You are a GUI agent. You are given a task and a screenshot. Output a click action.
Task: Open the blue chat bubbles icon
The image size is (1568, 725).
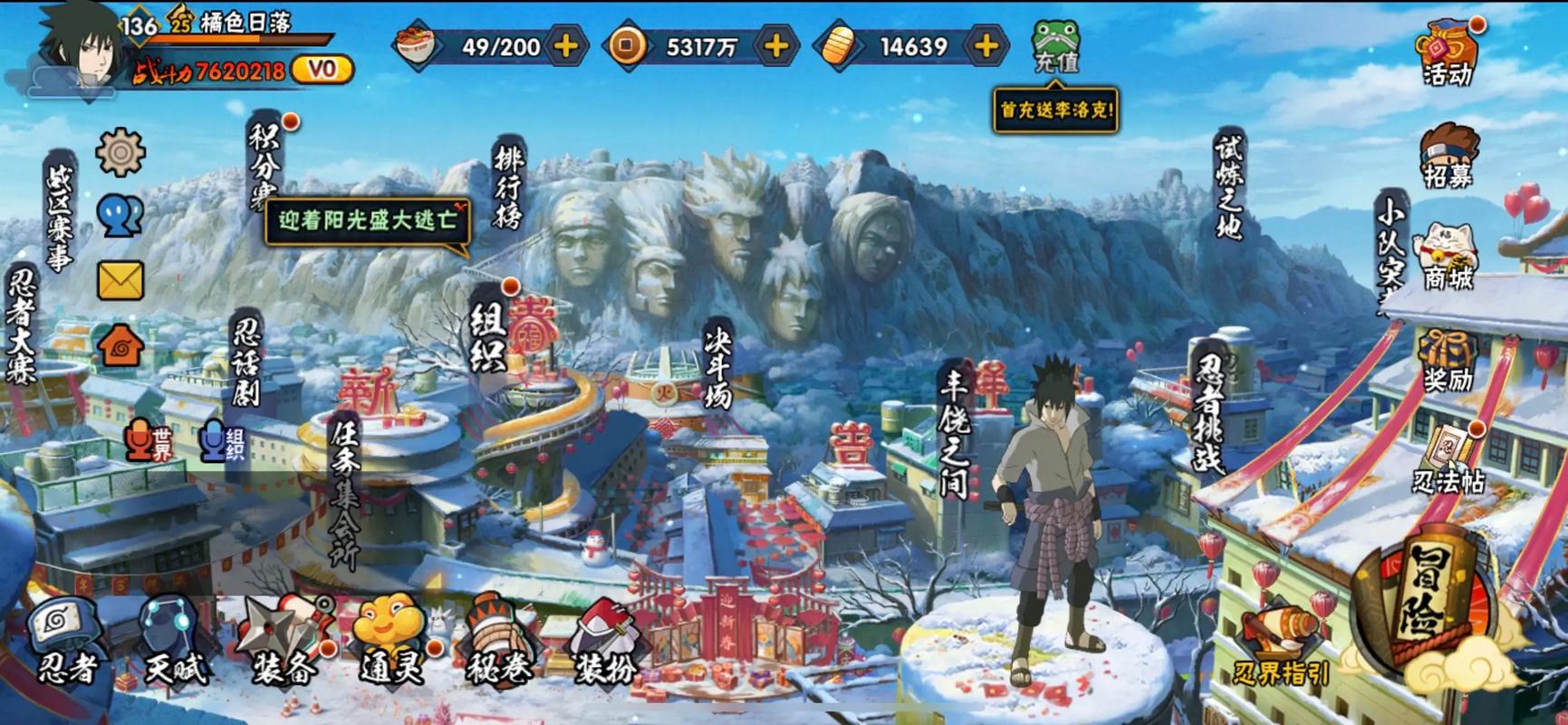coord(120,217)
